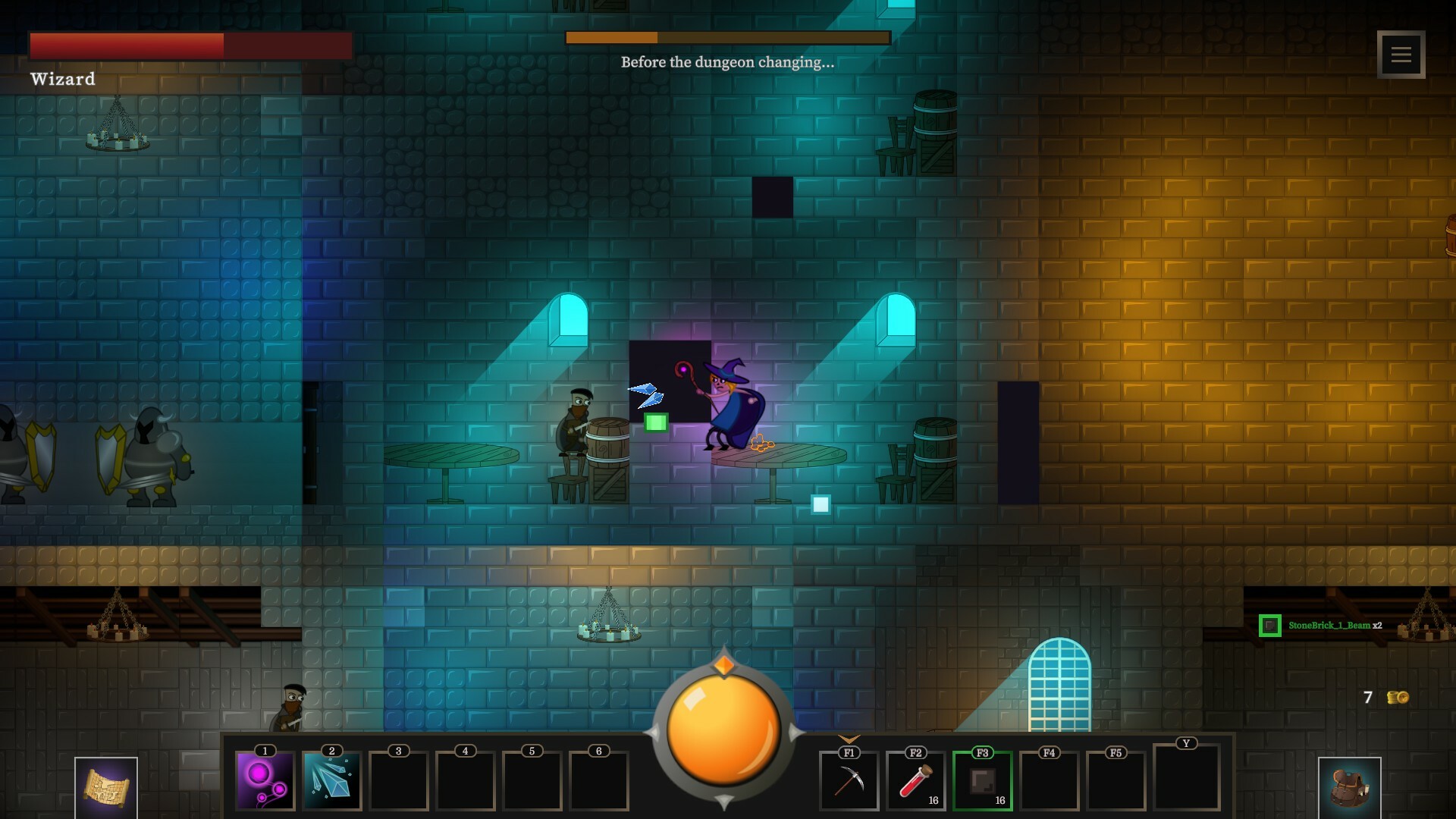1456x819 pixels.
Task: Open the hamburger menu in the top right
Action: (x=1402, y=54)
